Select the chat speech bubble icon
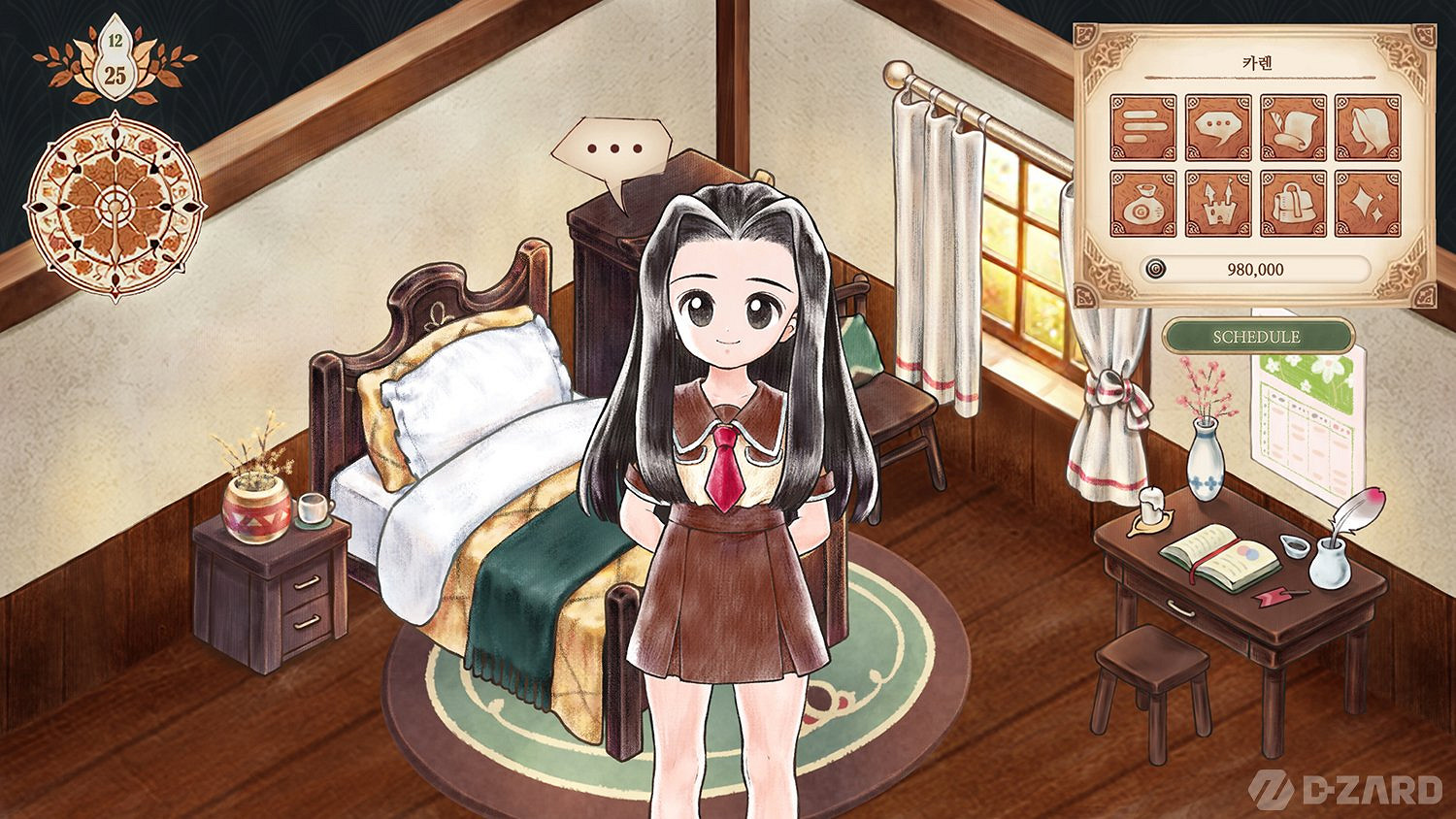 click(1219, 126)
